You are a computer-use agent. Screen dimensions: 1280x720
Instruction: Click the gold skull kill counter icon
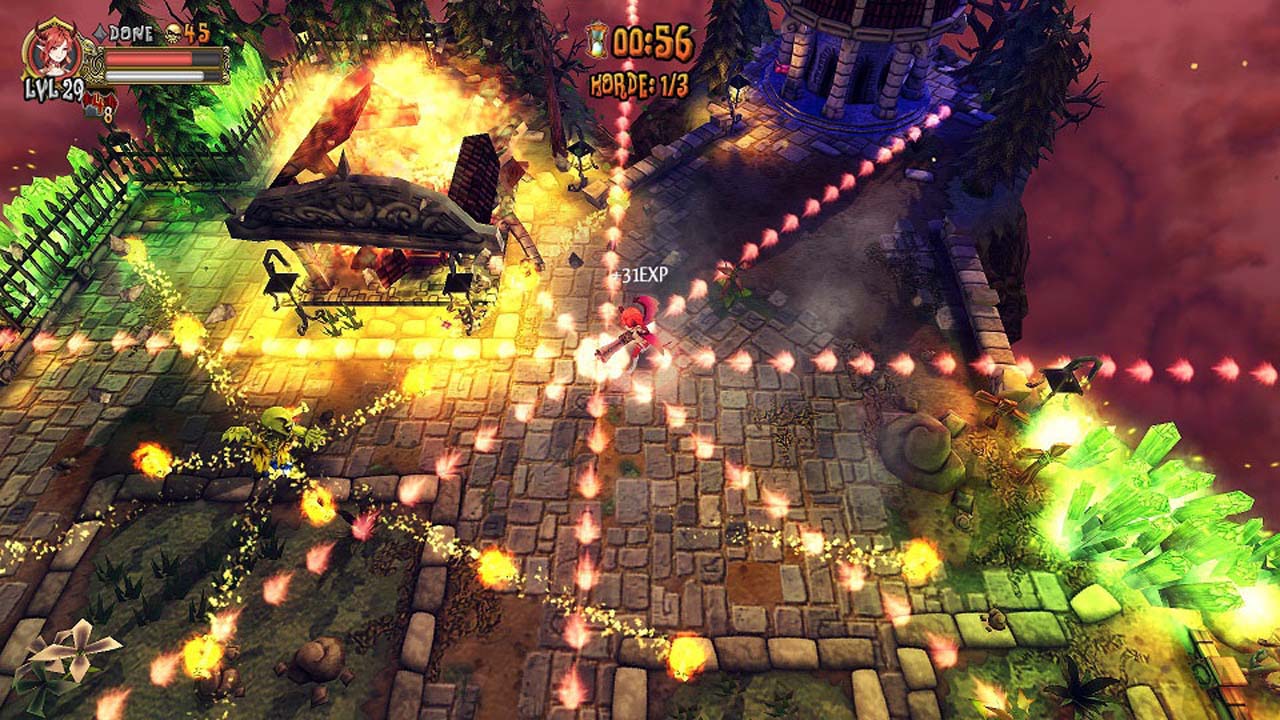coord(172,33)
